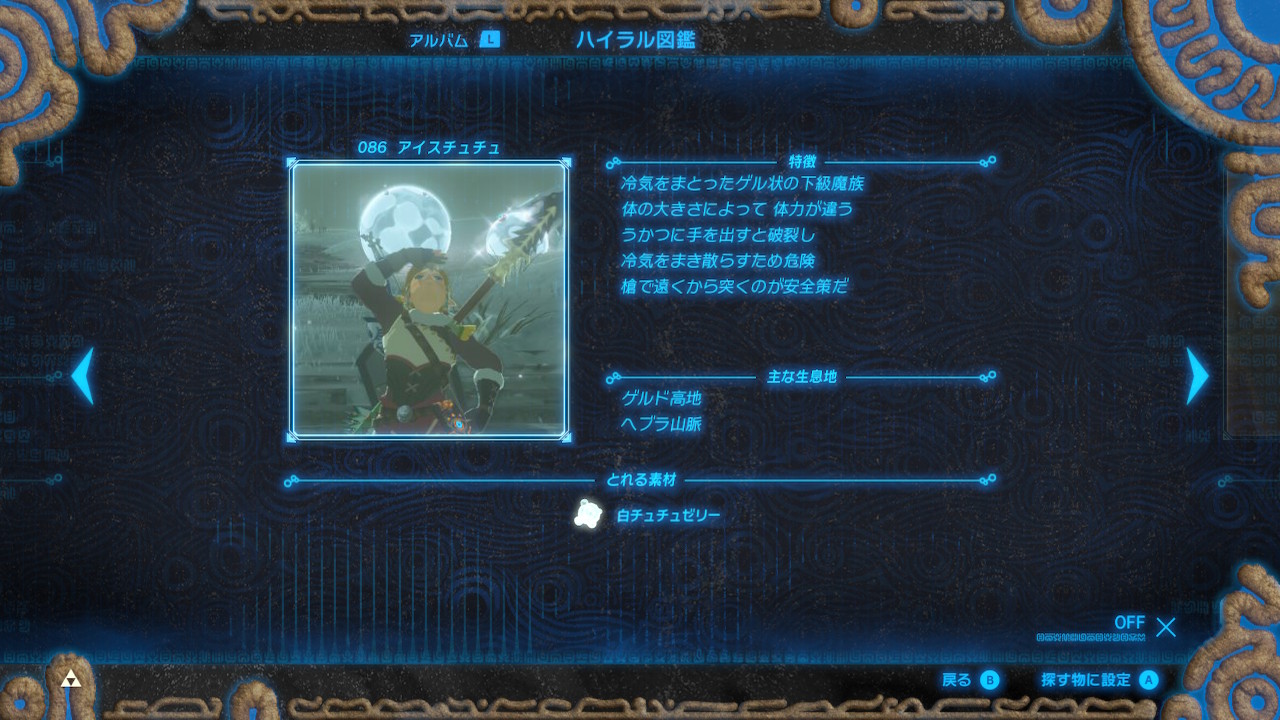Go to the previous compendium entry arrow
Screen dimensions: 1280x720
(x=83, y=376)
